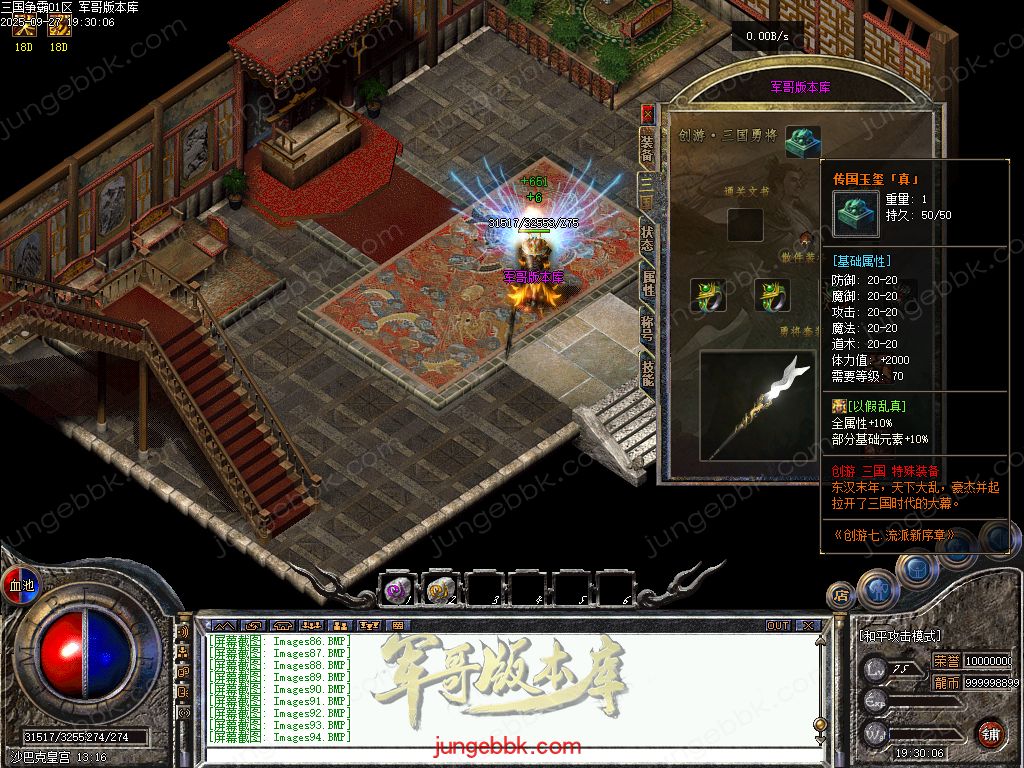Viewport: 1024px width, 768px height.
Task: Show the 属性 attributes tab
Action: click(647, 284)
